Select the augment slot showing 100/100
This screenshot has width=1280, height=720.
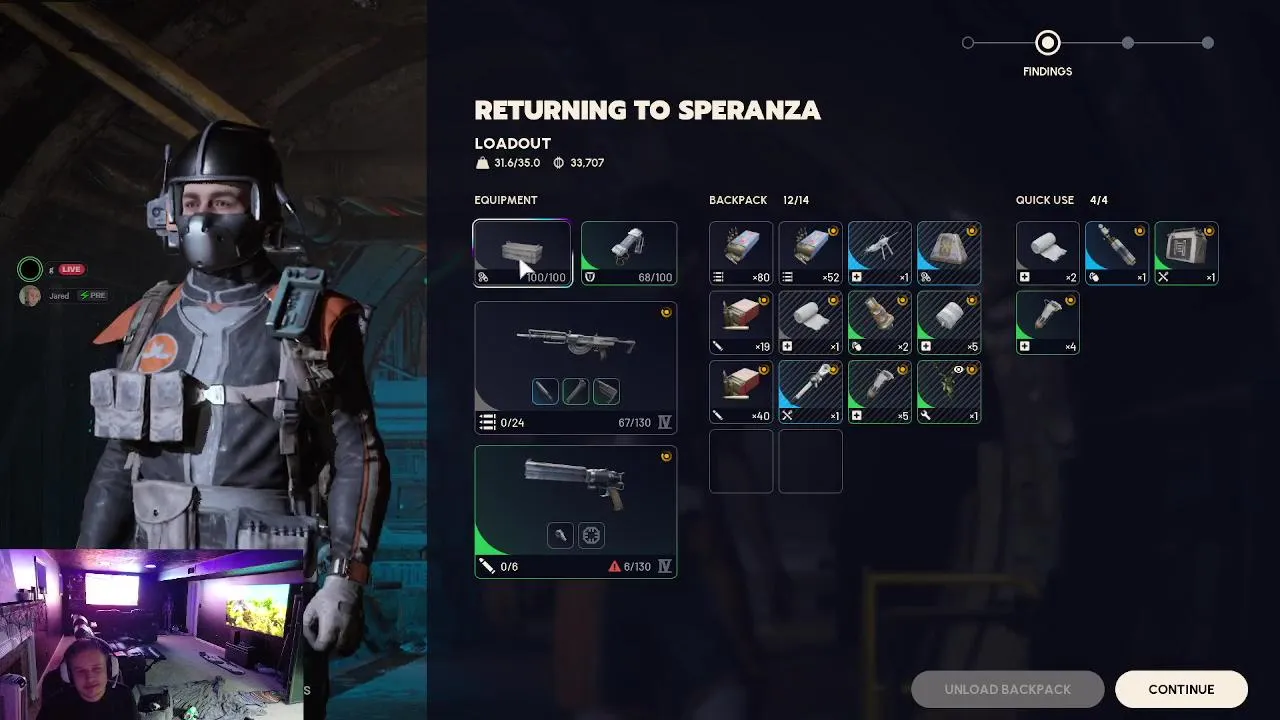click(x=522, y=254)
